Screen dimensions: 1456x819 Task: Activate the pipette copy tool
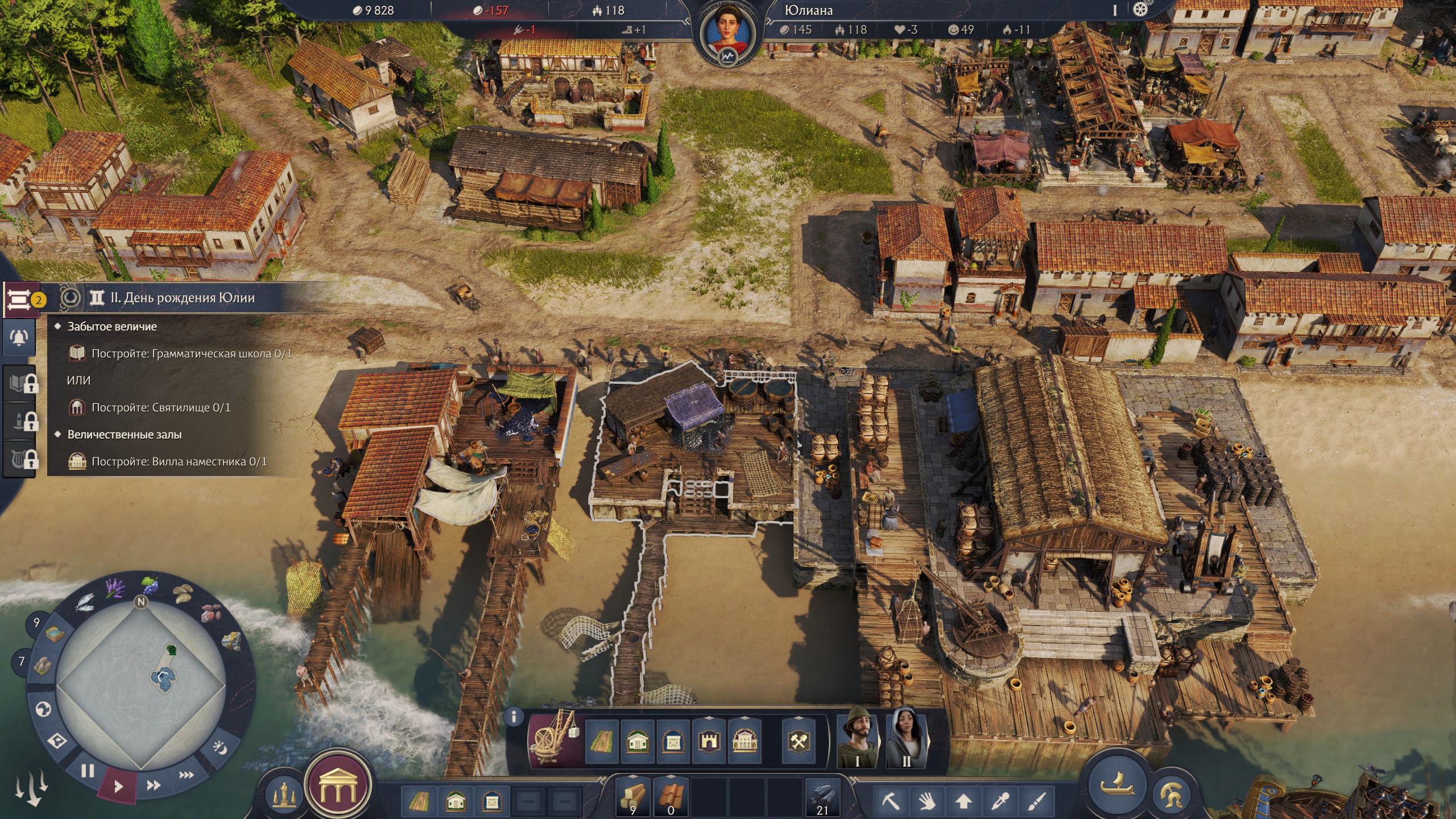[1000, 801]
